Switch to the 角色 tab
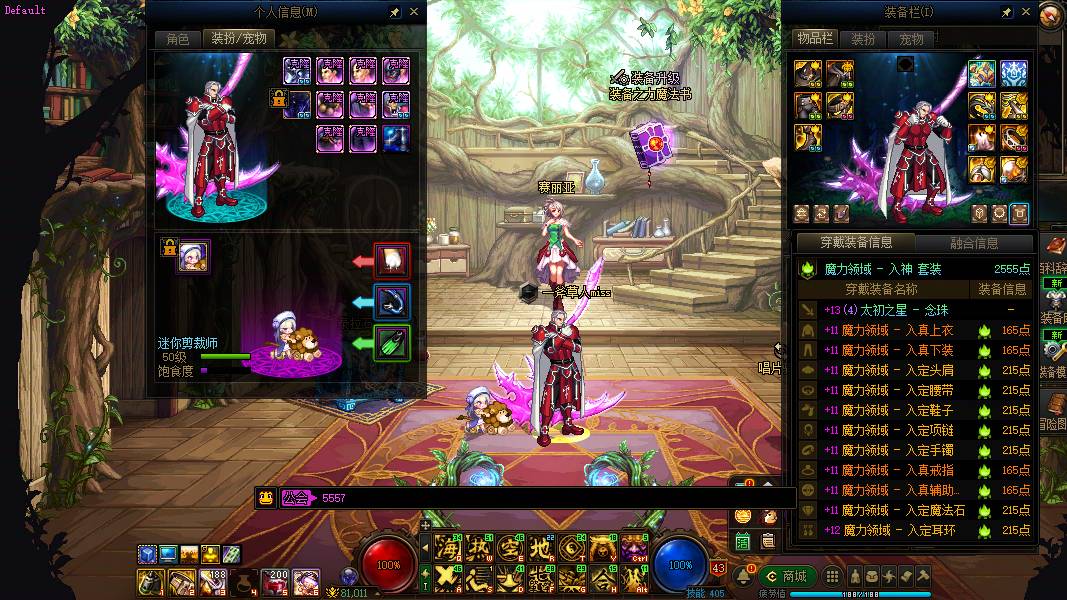 tap(177, 39)
